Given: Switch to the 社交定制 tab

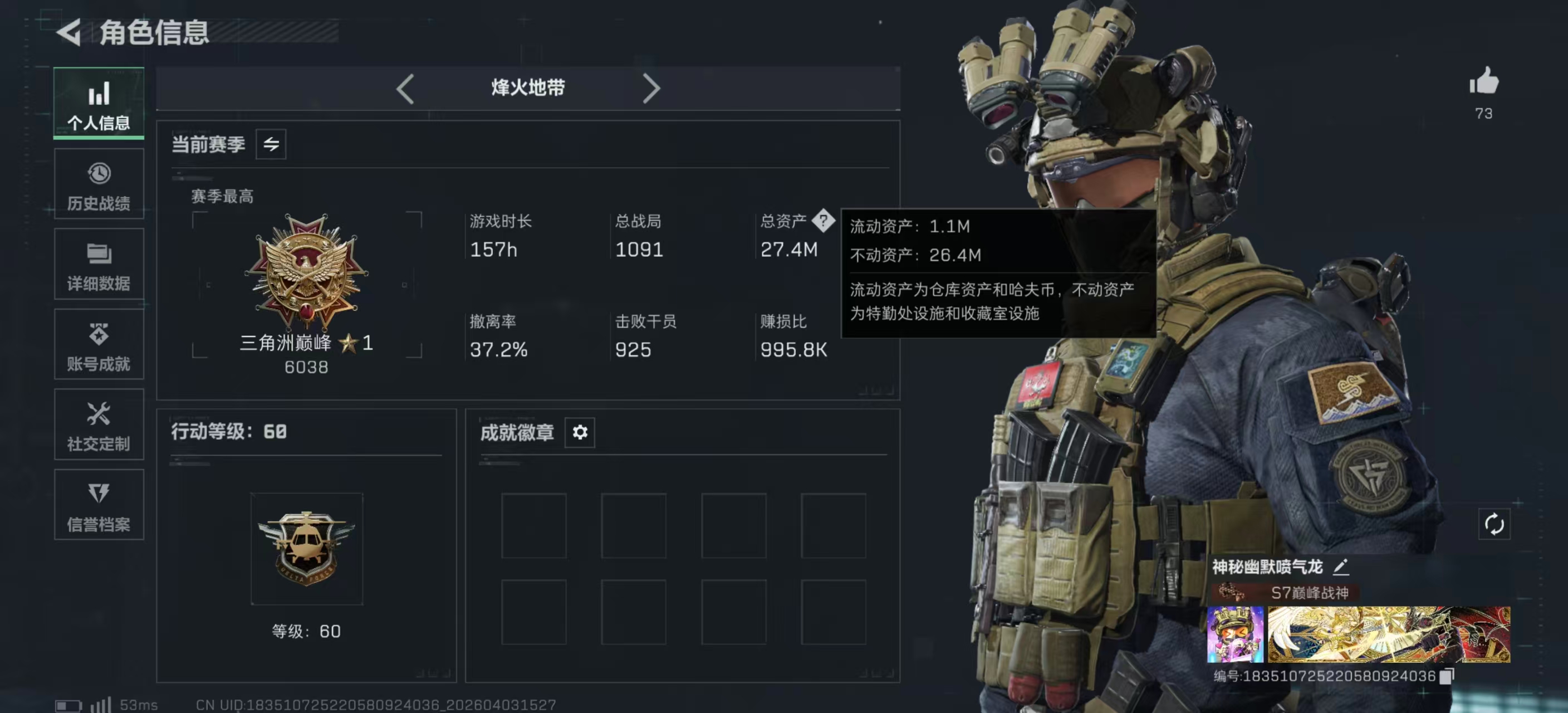Looking at the screenshot, I should (99, 425).
